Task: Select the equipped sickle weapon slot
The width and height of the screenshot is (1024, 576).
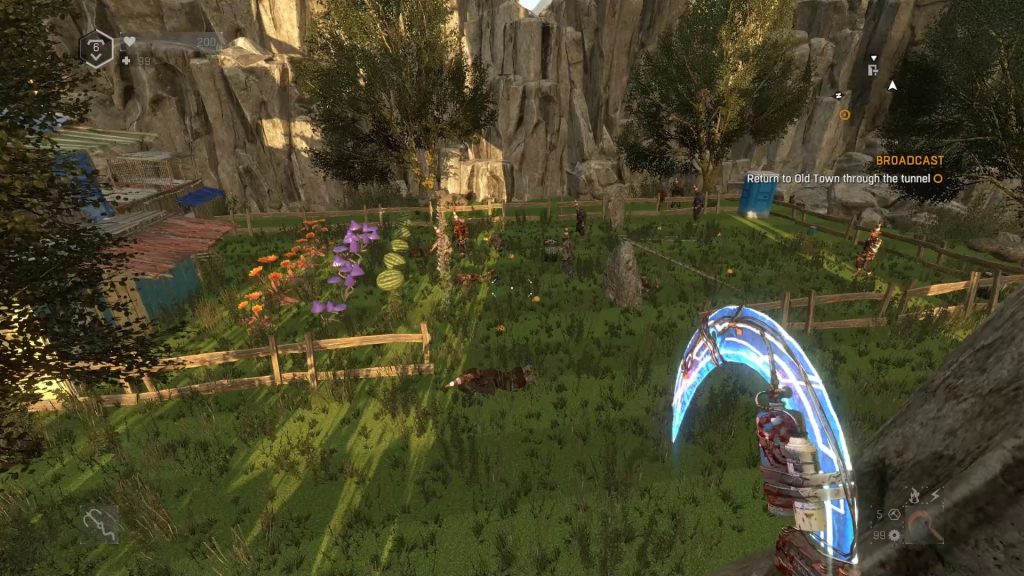Action: pos(923,523)
